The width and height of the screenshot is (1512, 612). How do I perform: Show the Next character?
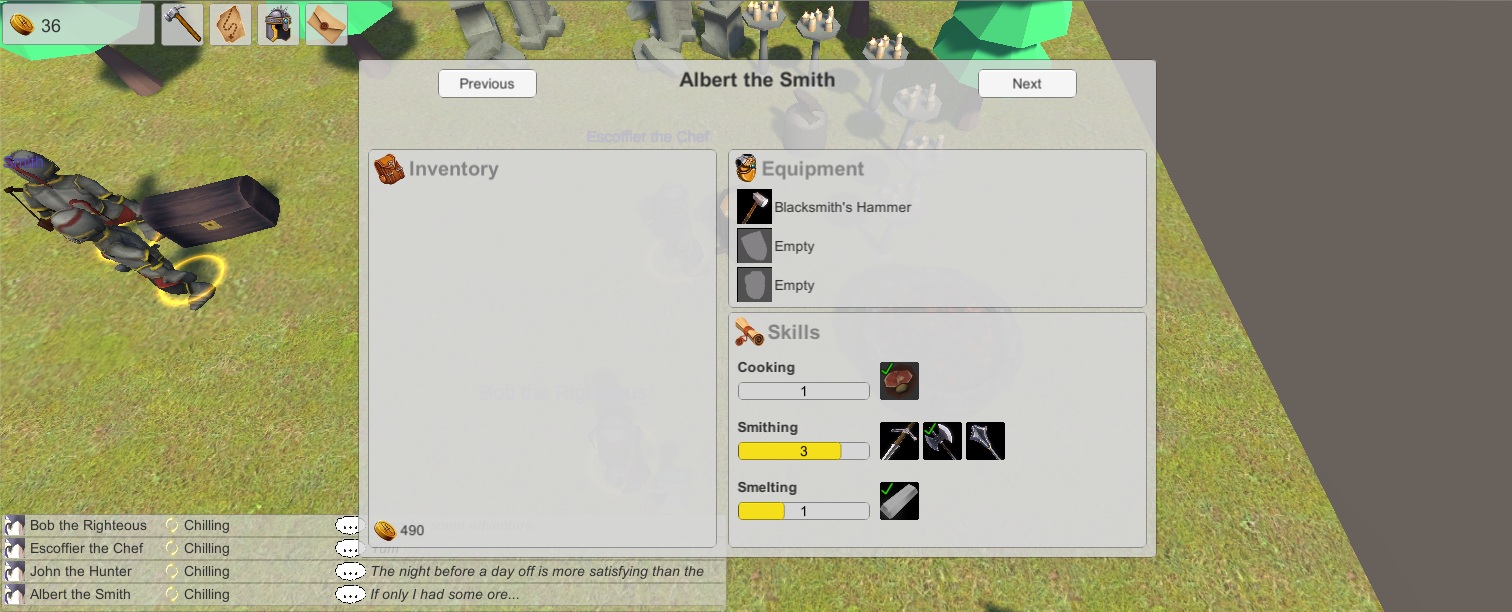tap(1026, 84)
